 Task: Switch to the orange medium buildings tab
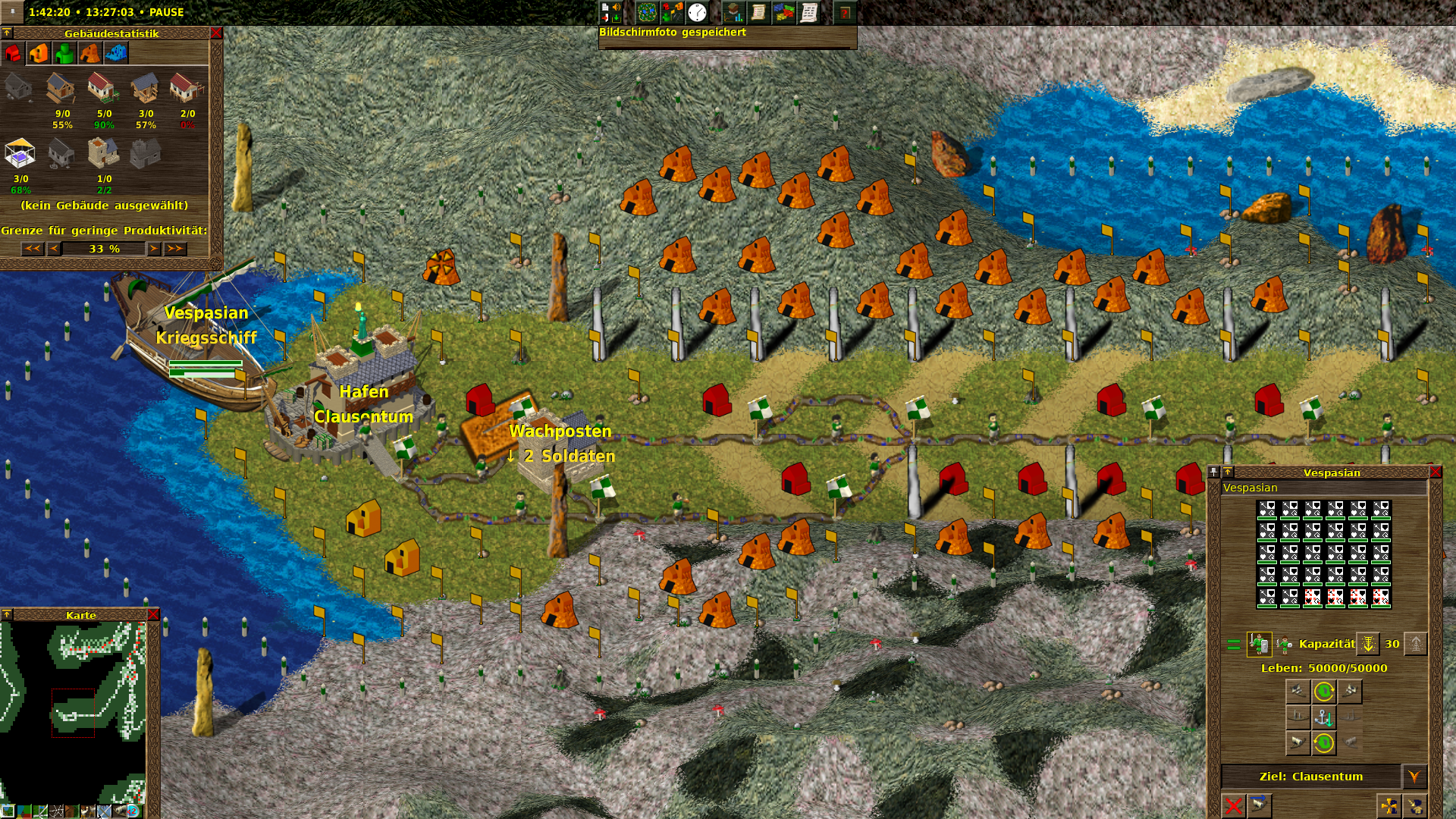click(x=39, y=53)
